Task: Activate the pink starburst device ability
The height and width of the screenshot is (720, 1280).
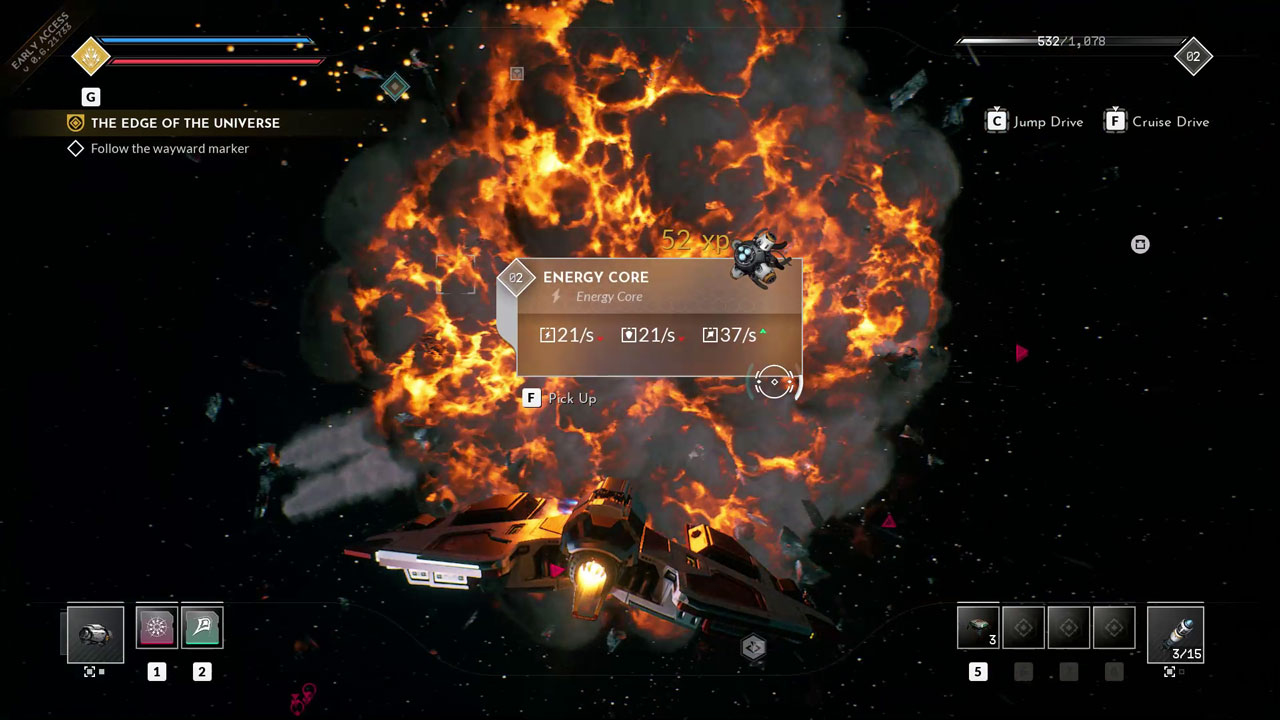Action: (157, 628)
